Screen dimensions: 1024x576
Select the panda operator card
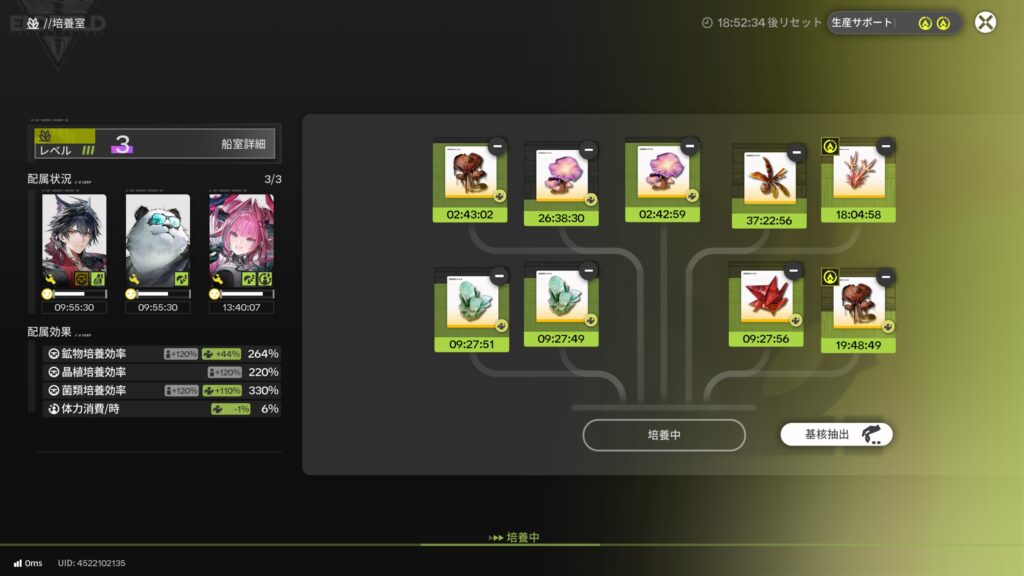pos(158,240)
